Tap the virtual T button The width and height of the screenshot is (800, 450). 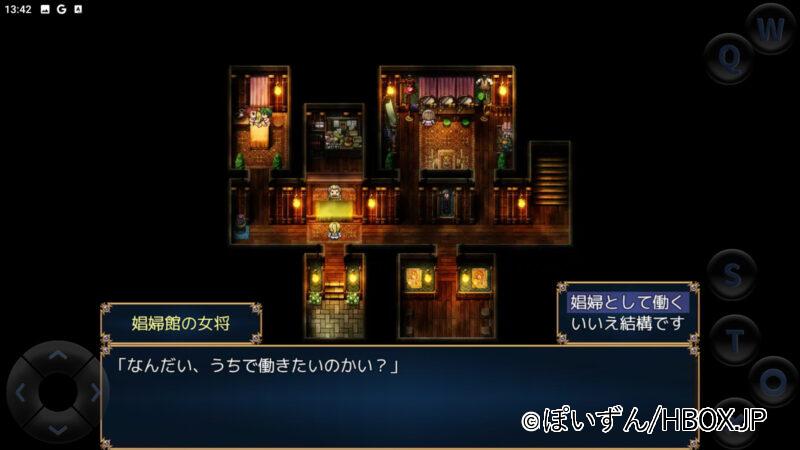pos(735,340)
